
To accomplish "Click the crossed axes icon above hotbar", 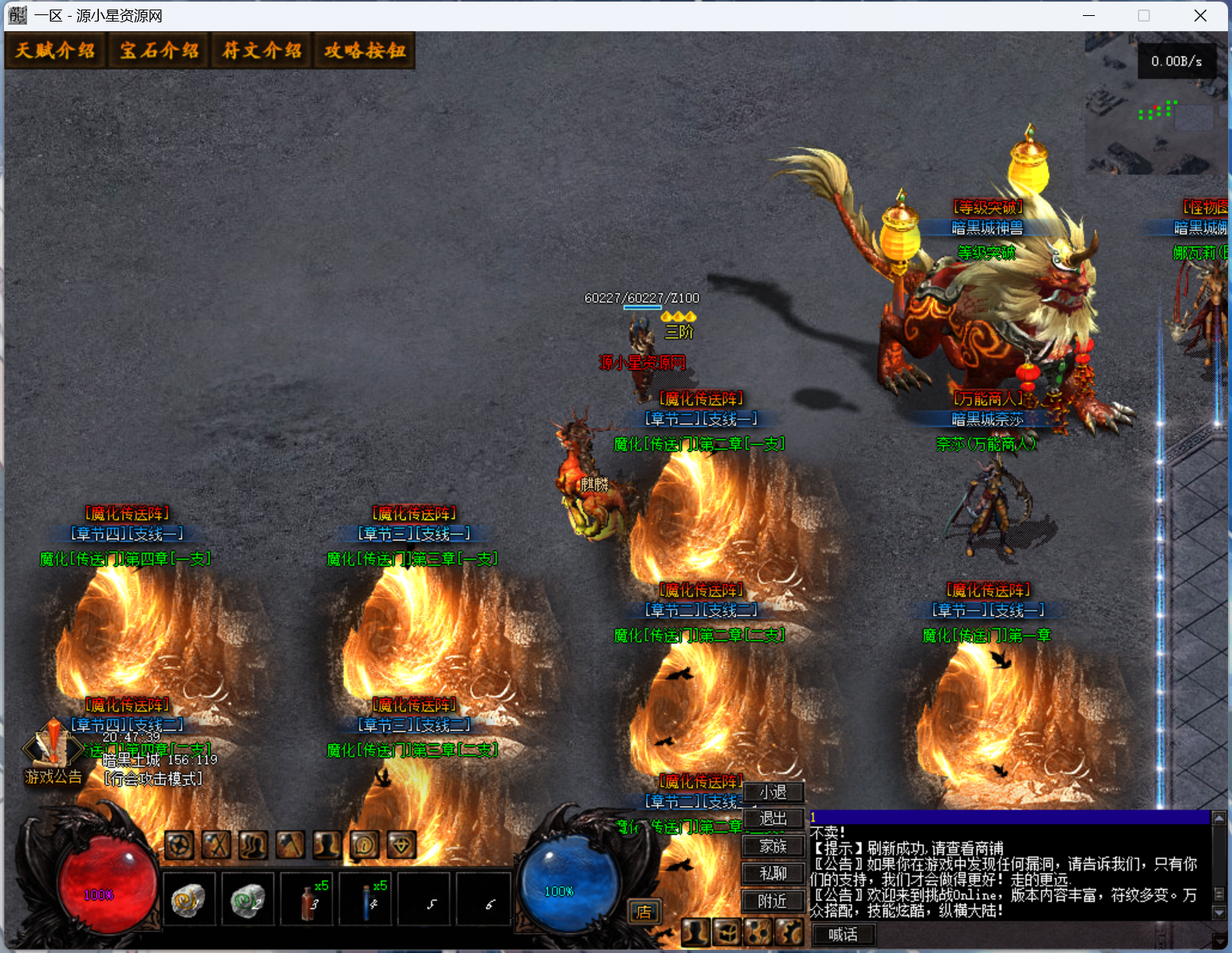I will (216, 845).
